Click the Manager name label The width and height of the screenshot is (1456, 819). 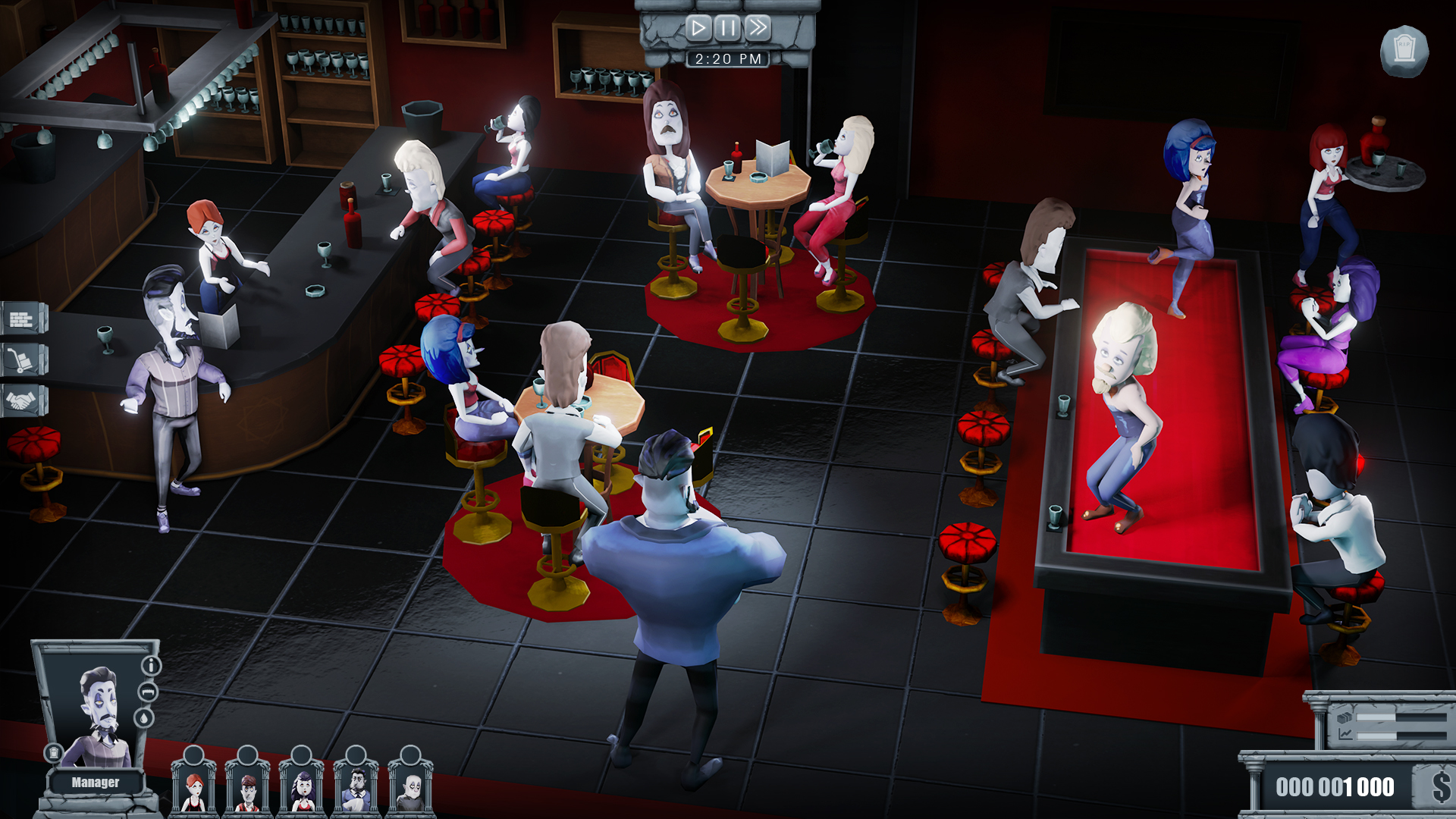coord(96,782)
